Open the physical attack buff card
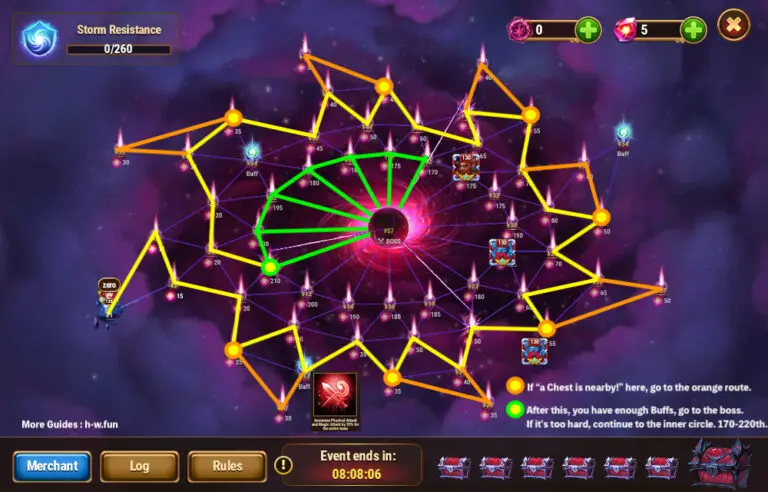The height and width of the screenshot is (492, 768). (x=336, y=396)
